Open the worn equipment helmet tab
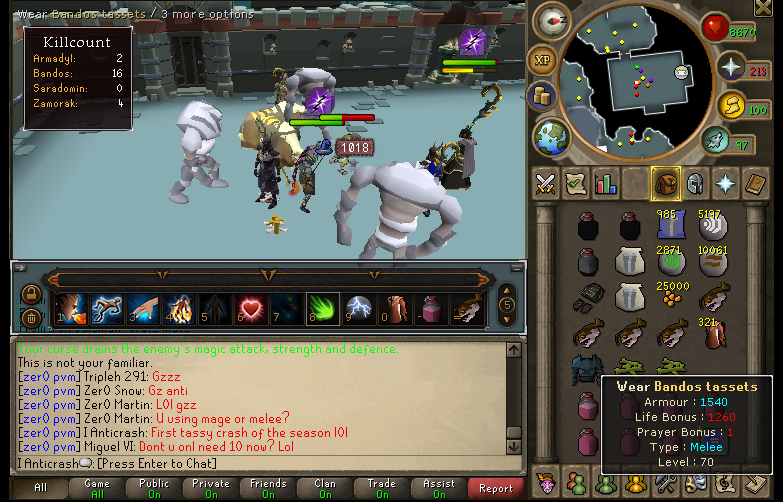This screenshot has height=502, width=783. pyautogui.click(x=696, y=184)
